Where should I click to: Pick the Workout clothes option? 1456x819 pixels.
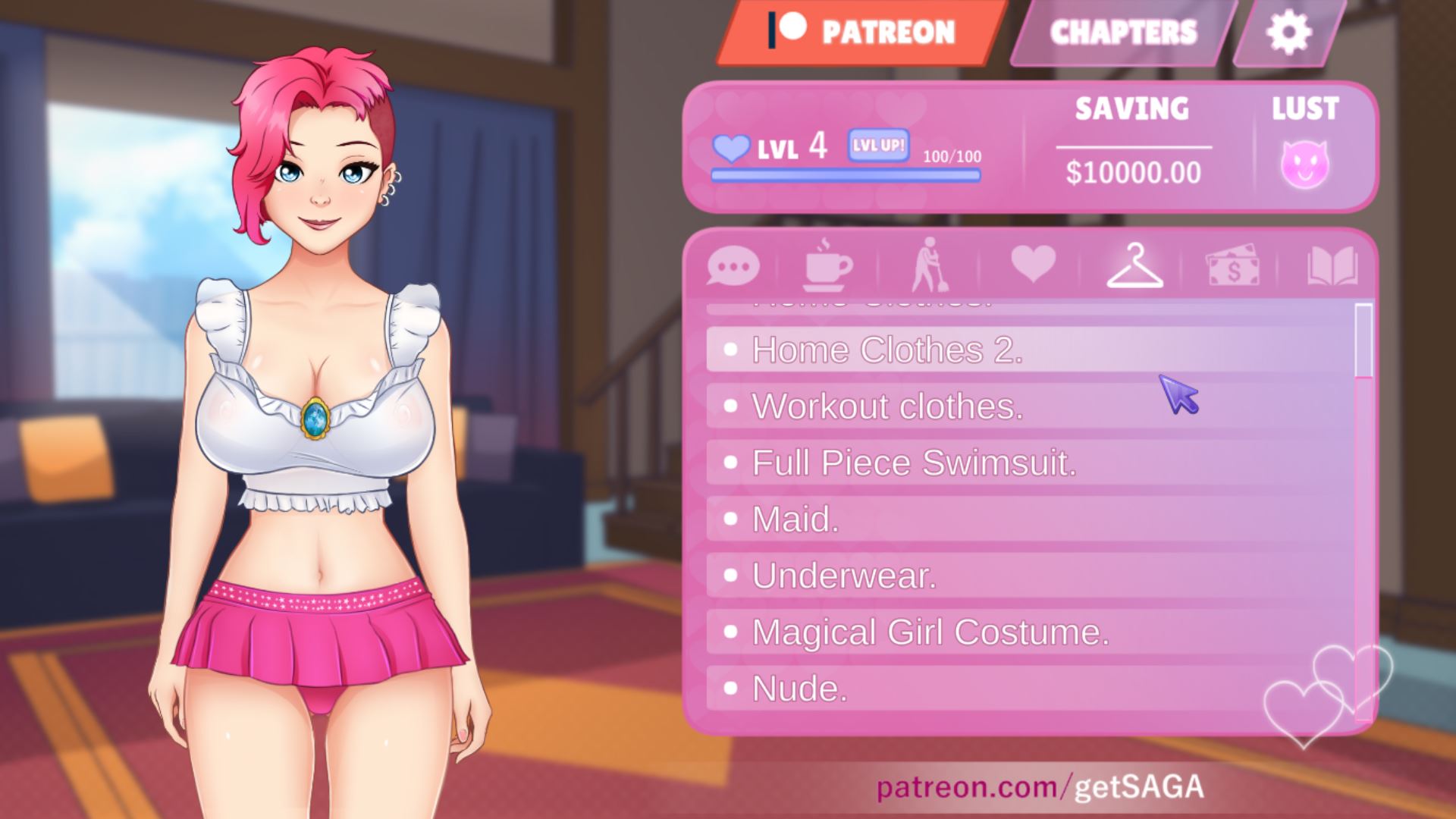(x=887, y=406)
